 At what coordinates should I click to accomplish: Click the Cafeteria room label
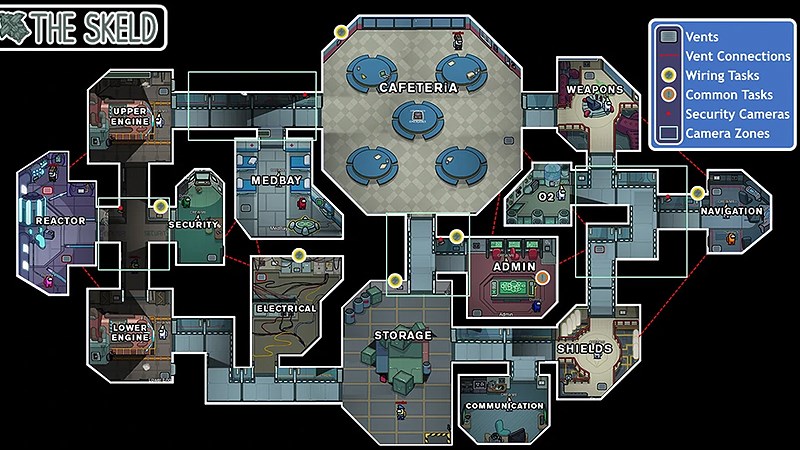(418, 88)
